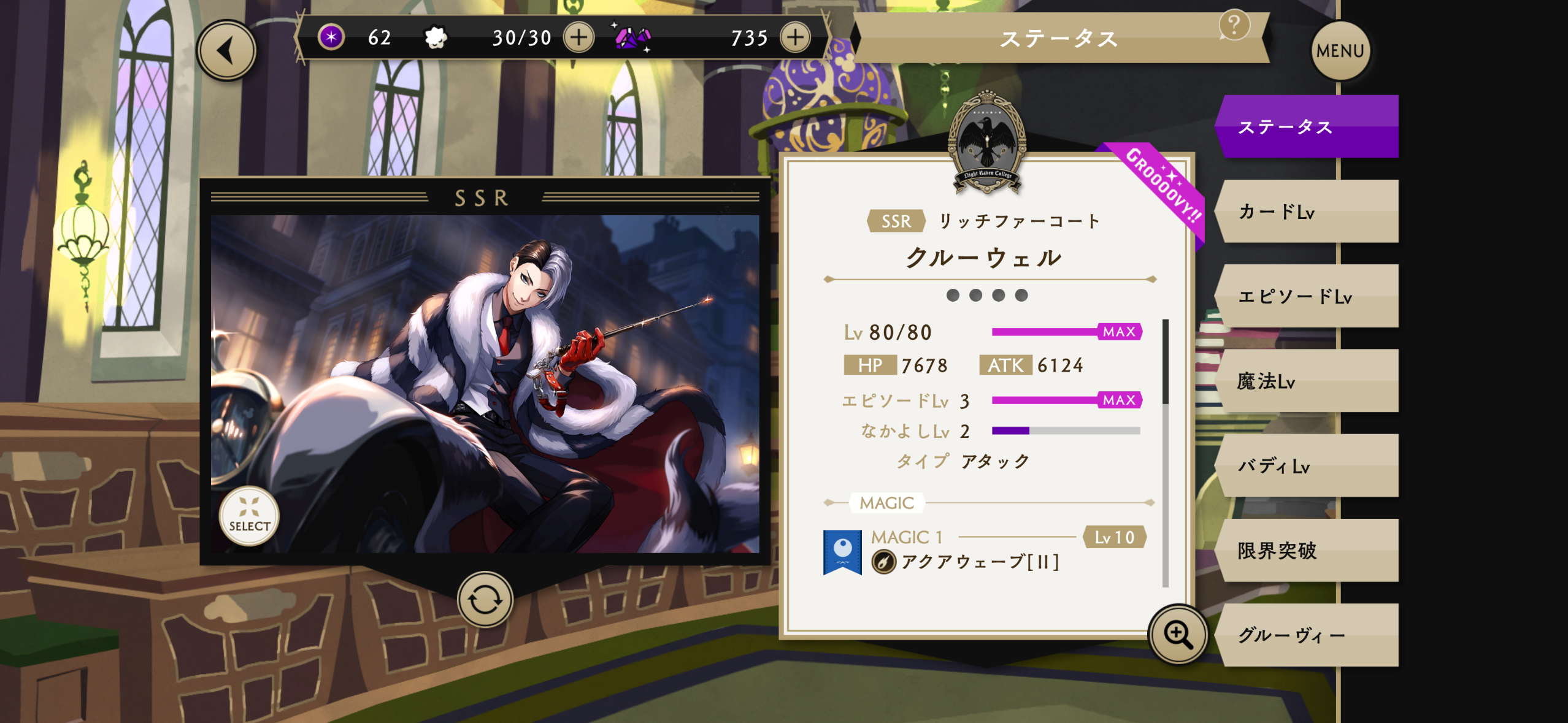The width and height of the screenshot is (1568, 723).
Task: Tap the SELECT button on card art
Action: [x=249, y=516]
